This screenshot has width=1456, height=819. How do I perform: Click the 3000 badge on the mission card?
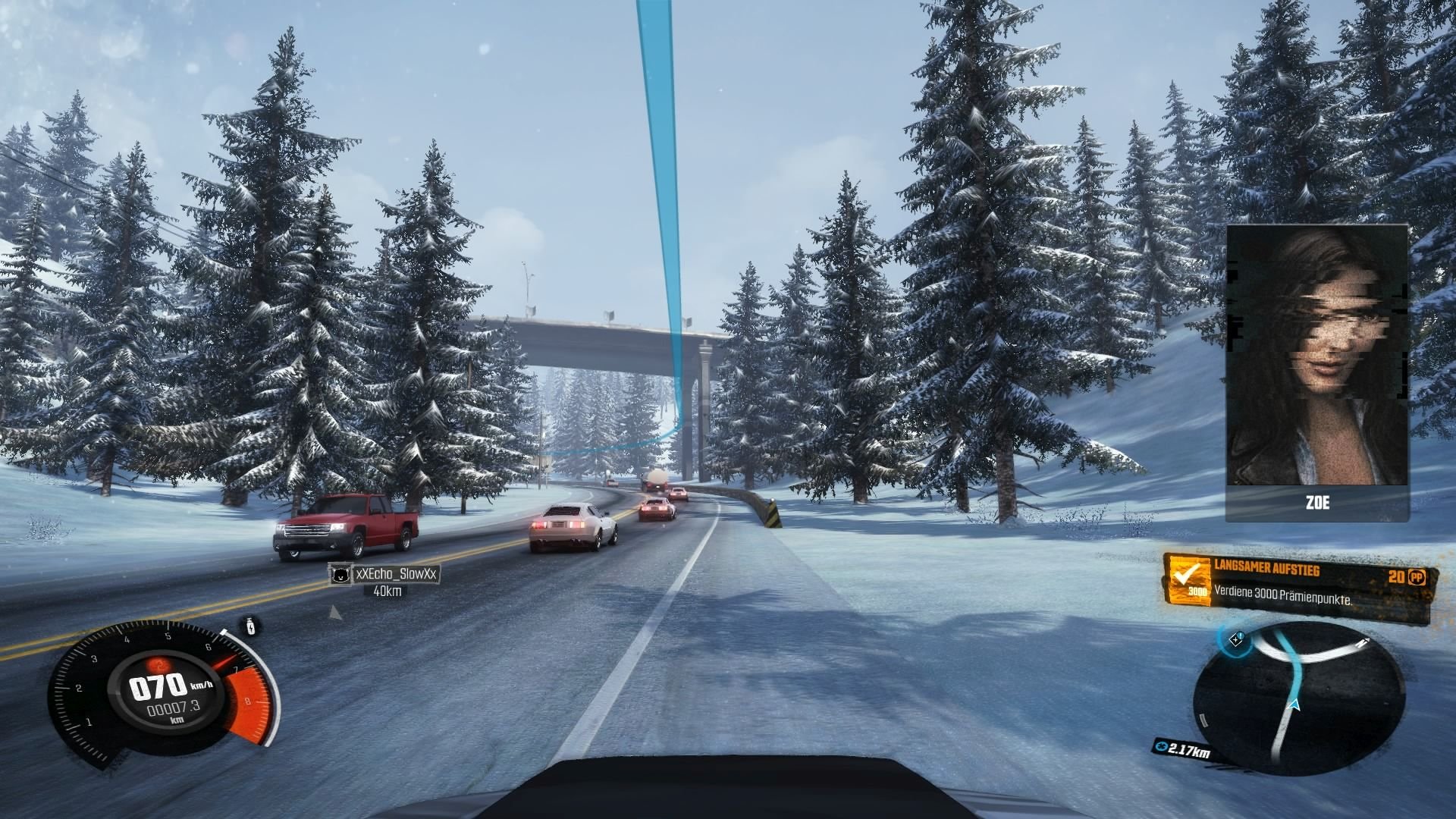pos(1198,591)
